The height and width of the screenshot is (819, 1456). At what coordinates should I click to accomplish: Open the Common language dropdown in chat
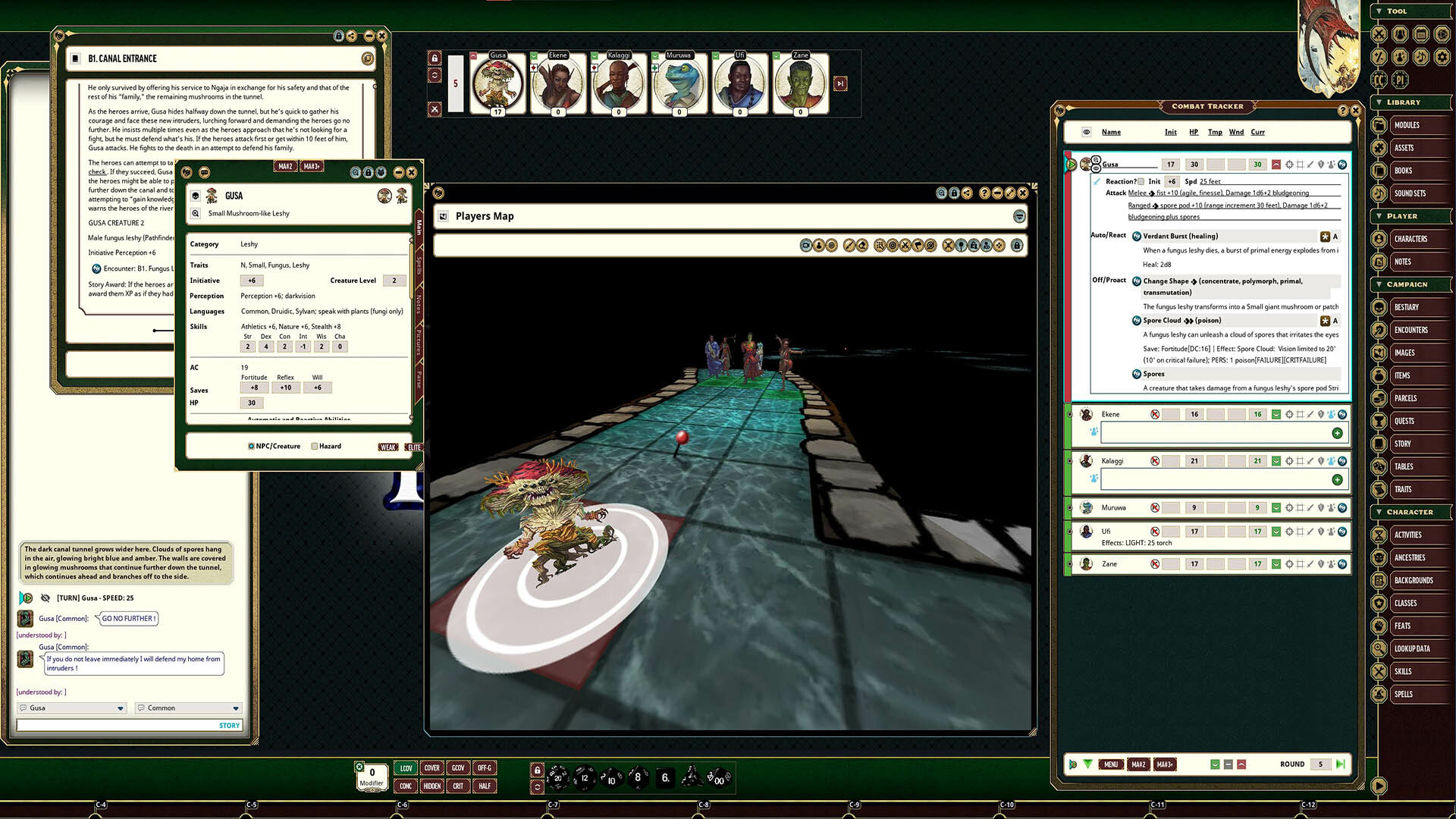[x=187, y=708]
